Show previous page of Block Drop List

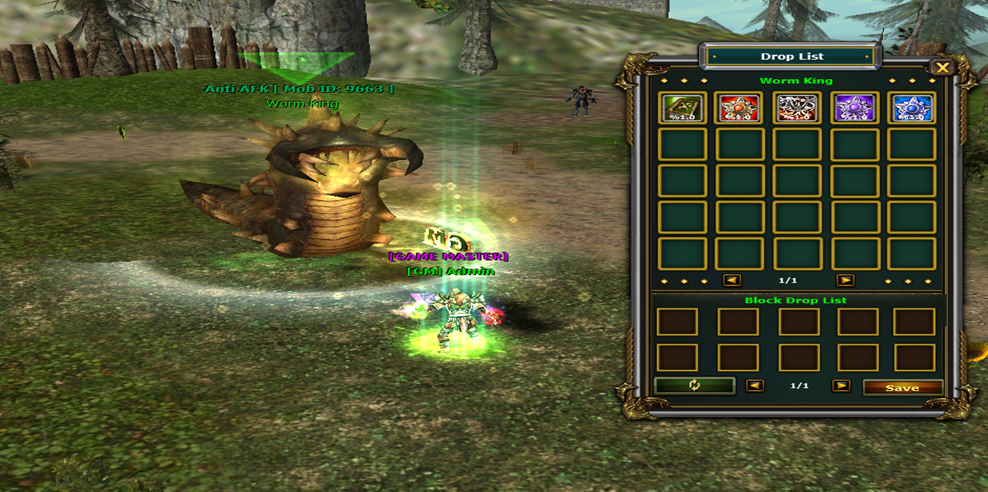(756, 386)
